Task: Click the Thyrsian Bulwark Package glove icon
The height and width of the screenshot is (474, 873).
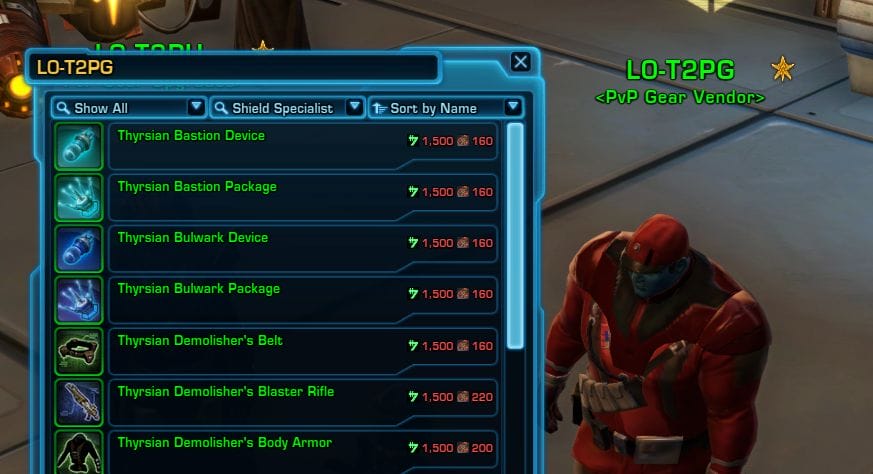Action: [78, 300]
